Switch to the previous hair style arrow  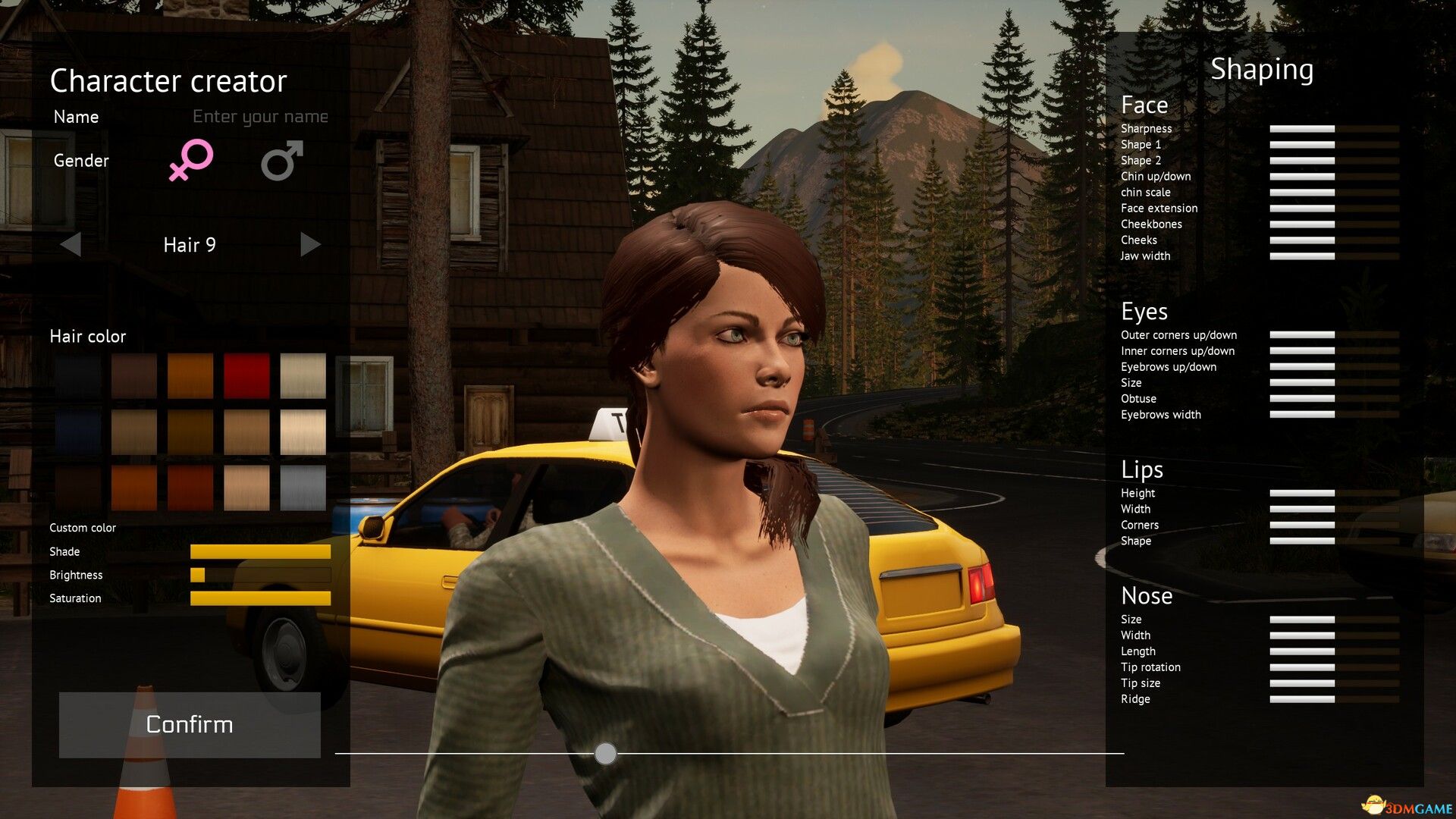[71, 244]
